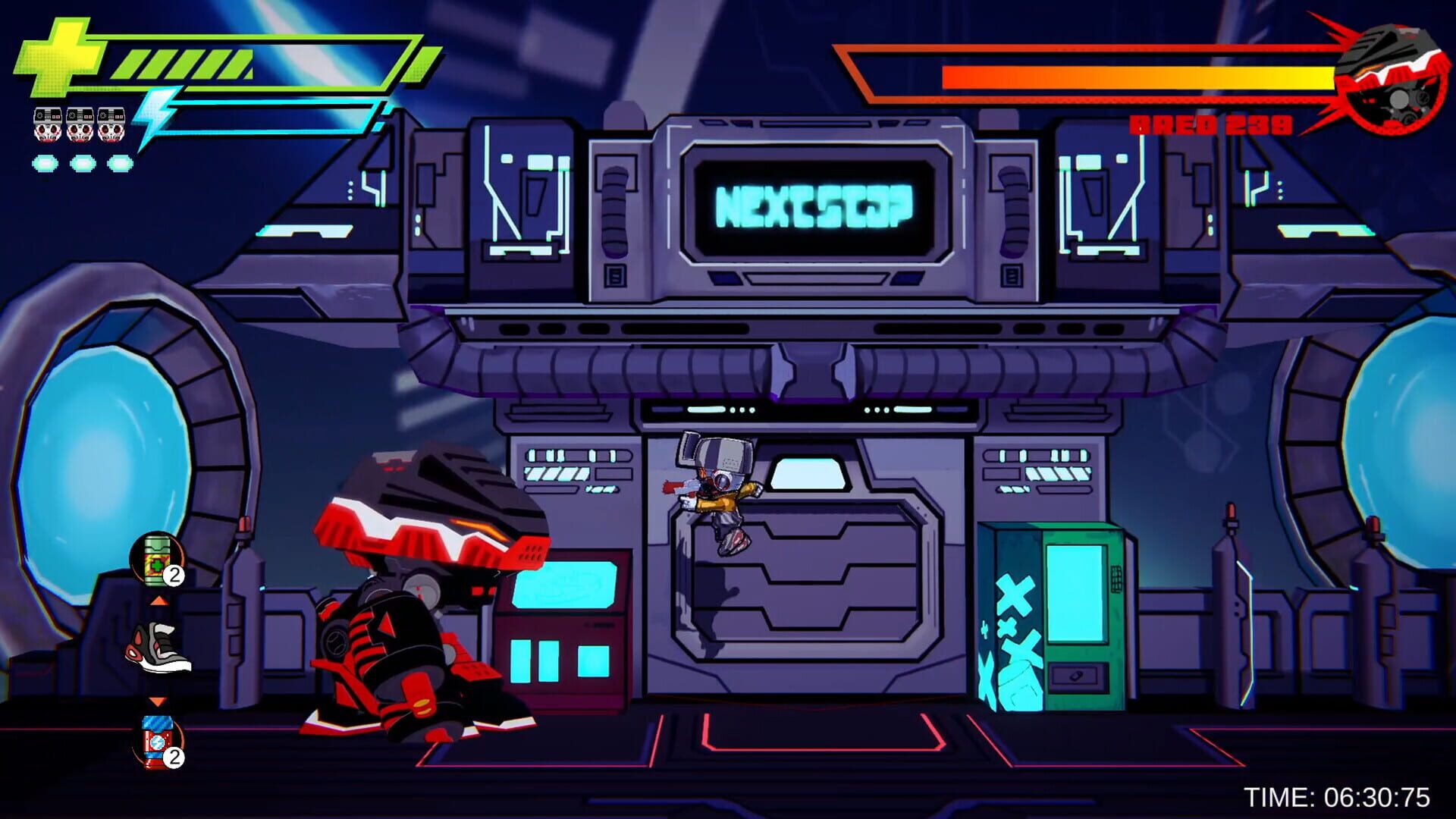Click the third skull controller life icon
Image resolution: width=1456 pixels, height=819 pixels.
(113, 124)
